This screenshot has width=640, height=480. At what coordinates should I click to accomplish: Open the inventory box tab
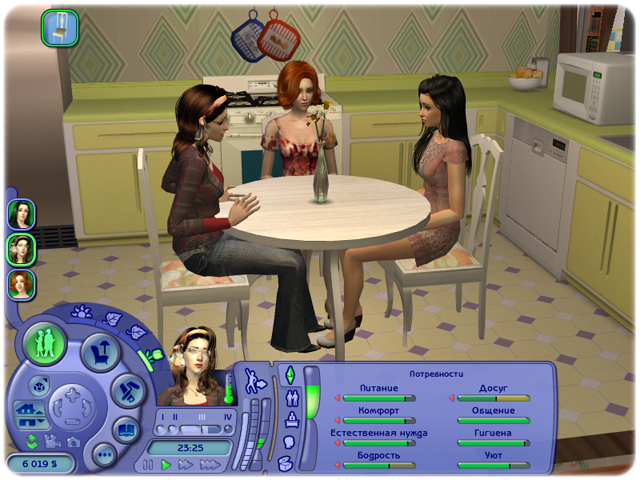point(286,463)
